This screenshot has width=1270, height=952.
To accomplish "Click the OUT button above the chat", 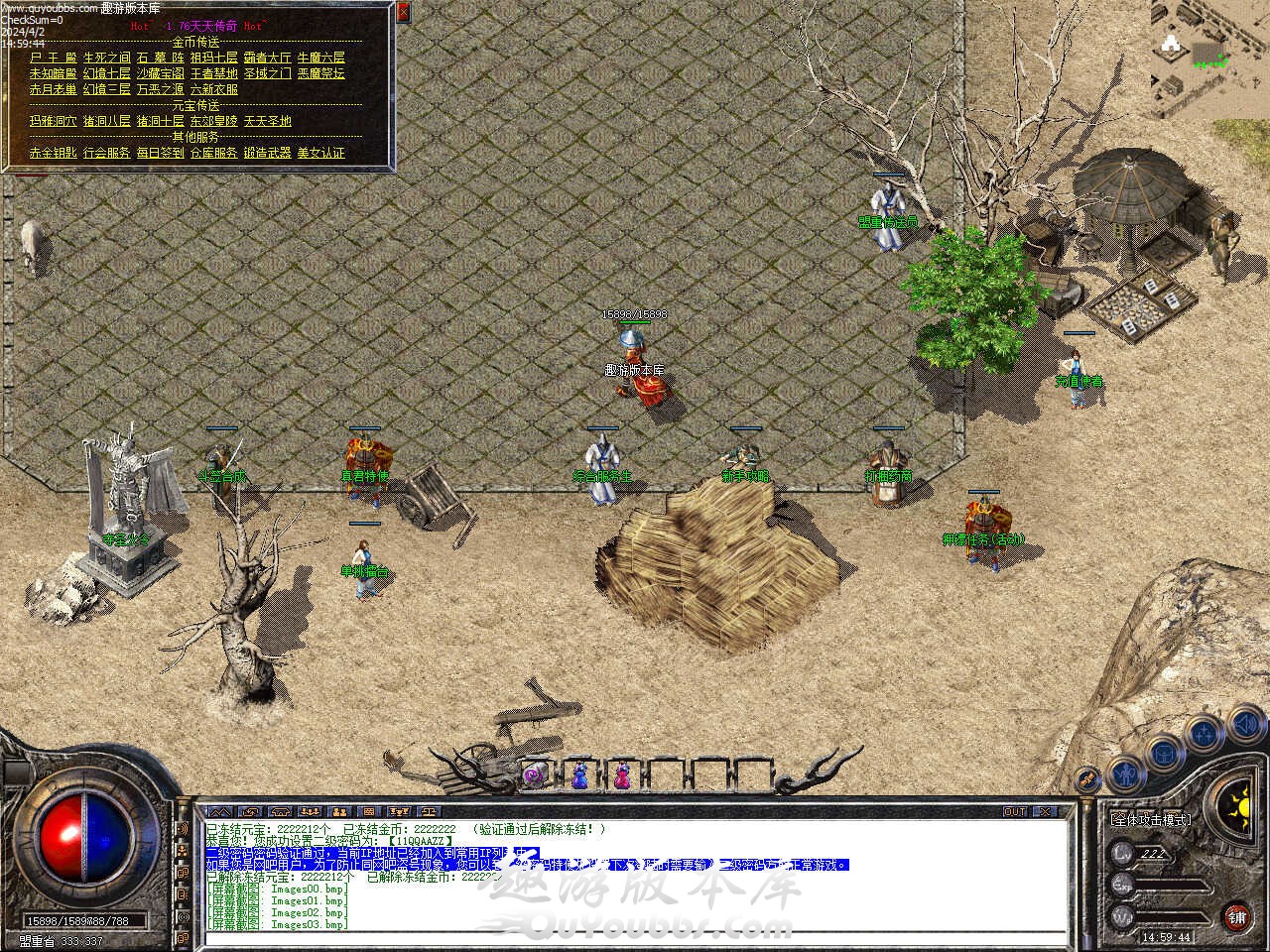I will pyautogui.click(x=1014, y=811).
